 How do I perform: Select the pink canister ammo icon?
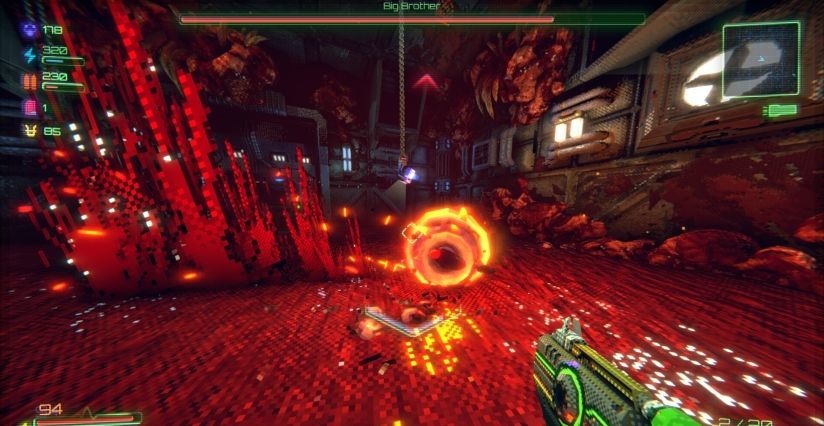[28, 107]
